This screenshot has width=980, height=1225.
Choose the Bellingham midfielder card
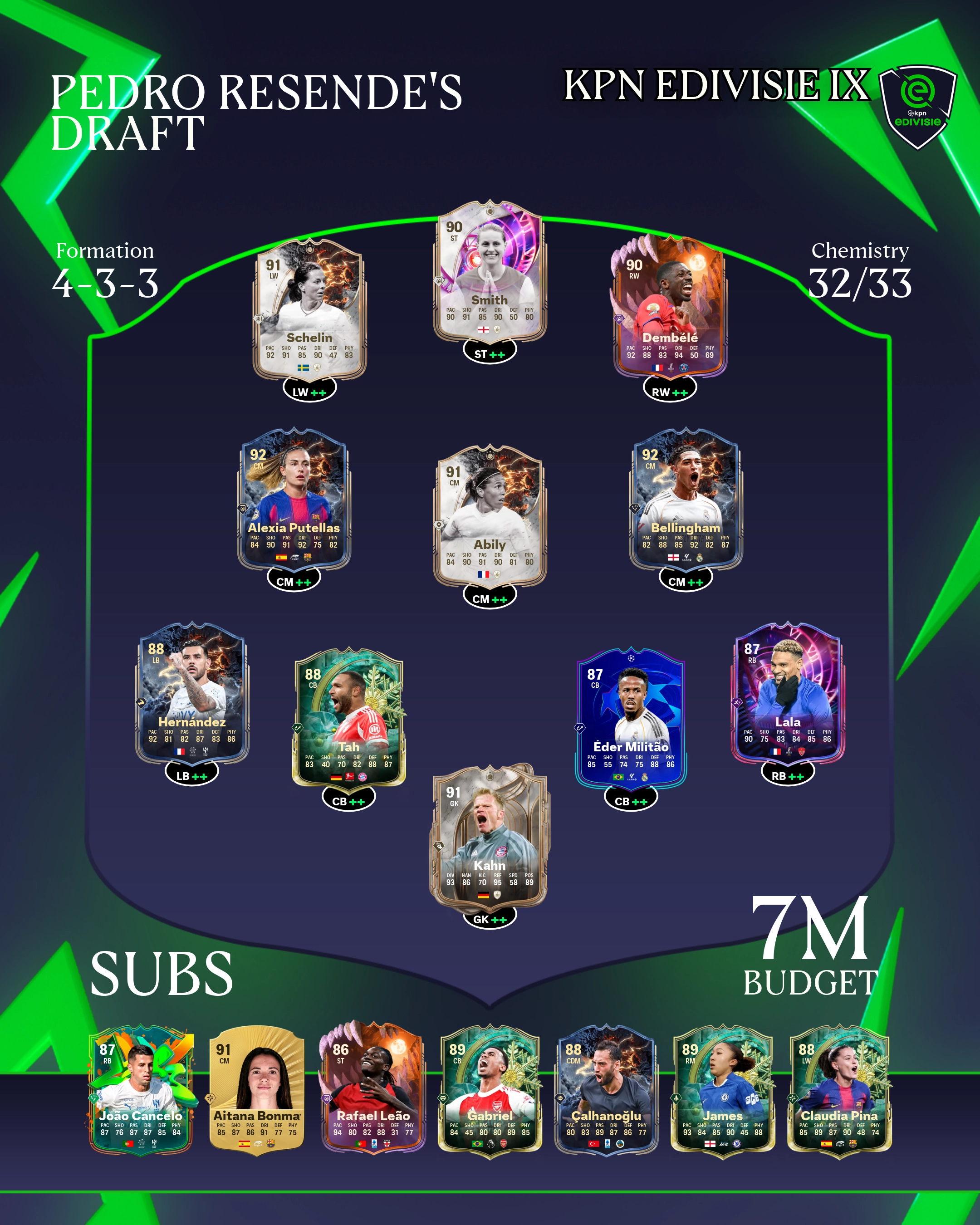686,500
